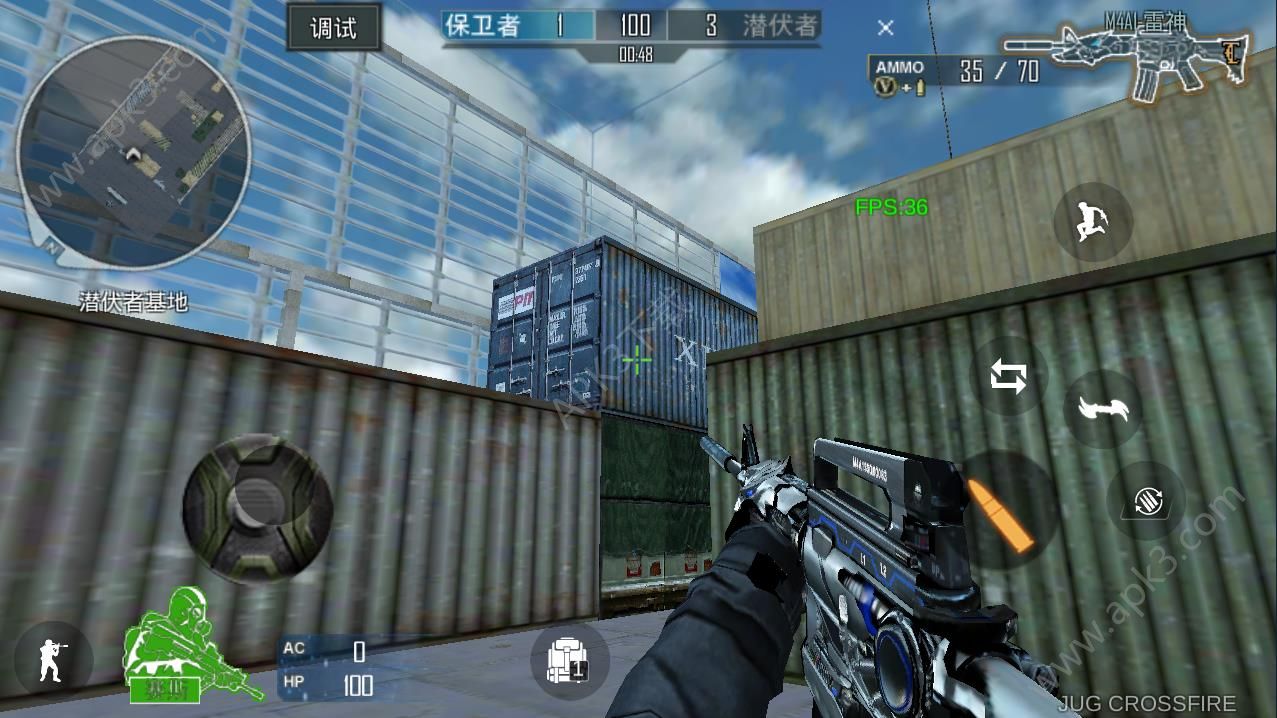Open the 调试 debug button
This screenshot has width=1277, height=718.
pos(333,27)
